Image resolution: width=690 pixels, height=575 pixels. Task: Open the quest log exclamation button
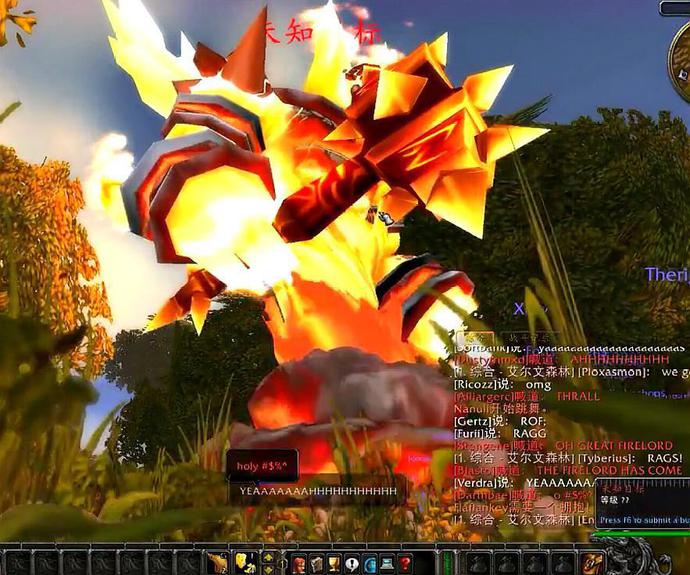point(351,564)
